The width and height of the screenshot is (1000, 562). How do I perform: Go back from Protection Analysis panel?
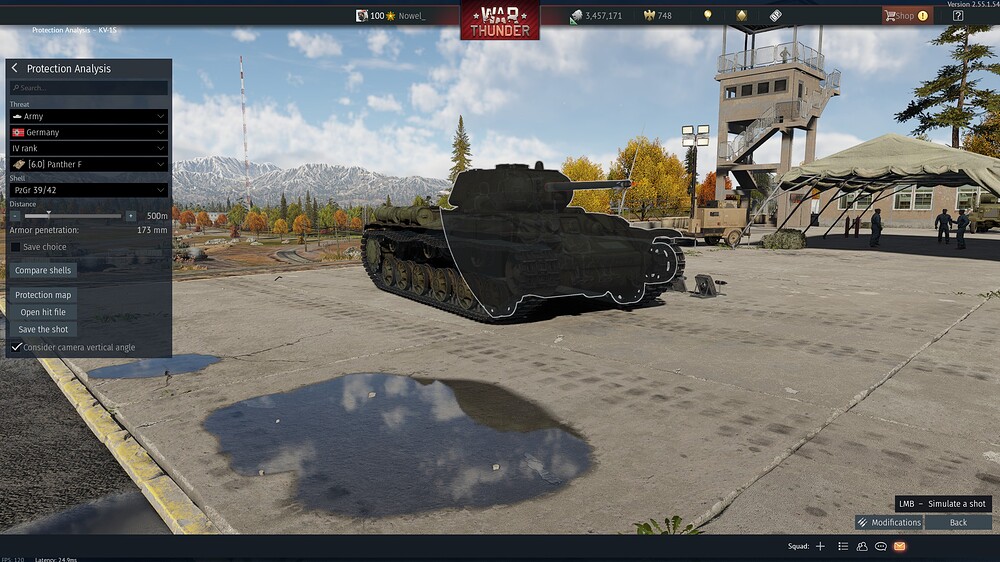(x=15, y=68)
